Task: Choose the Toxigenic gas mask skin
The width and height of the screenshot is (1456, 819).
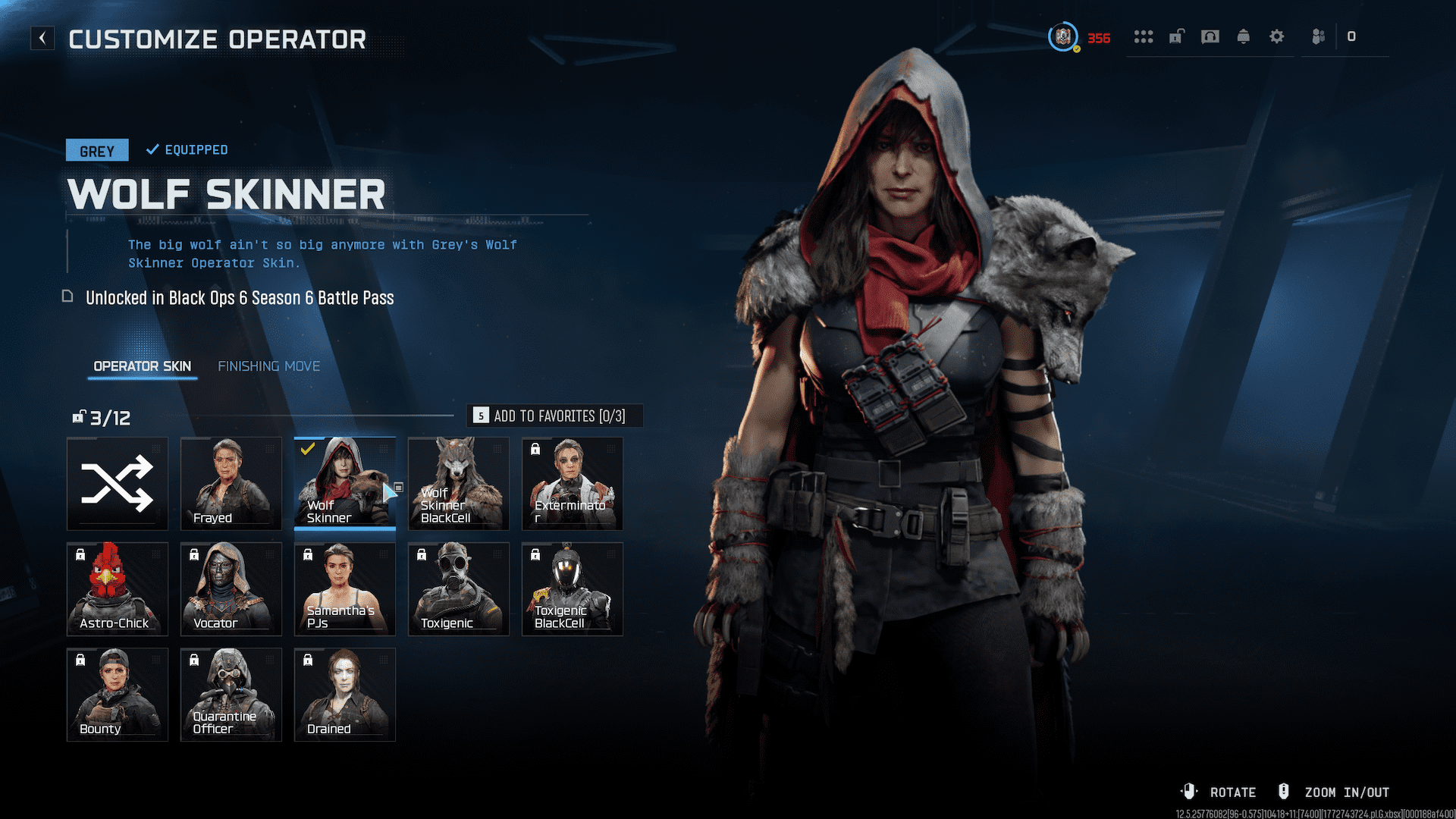Action: tap(459, 589)
